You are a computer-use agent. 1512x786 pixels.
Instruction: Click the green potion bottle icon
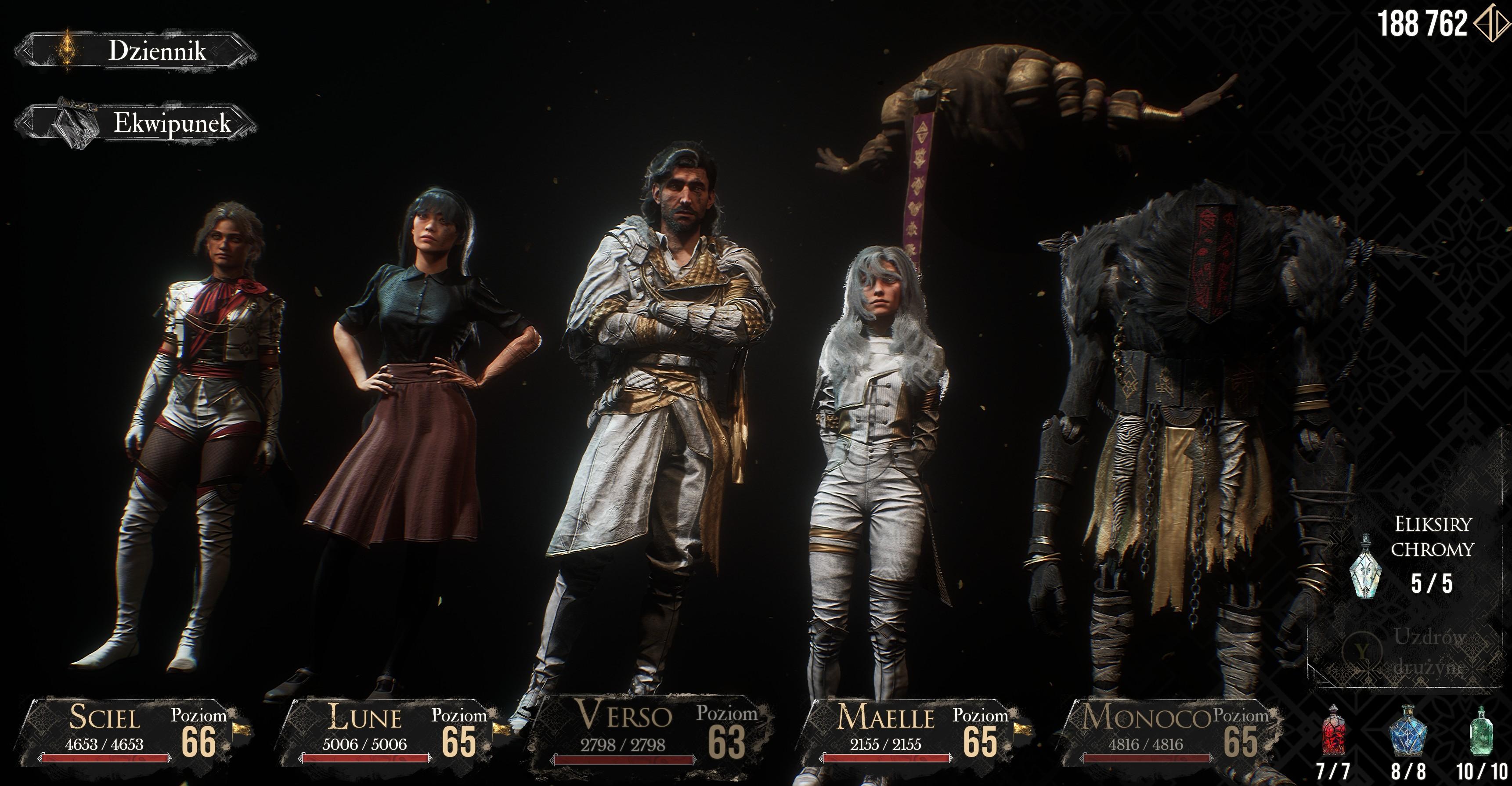pos(1481,732)
